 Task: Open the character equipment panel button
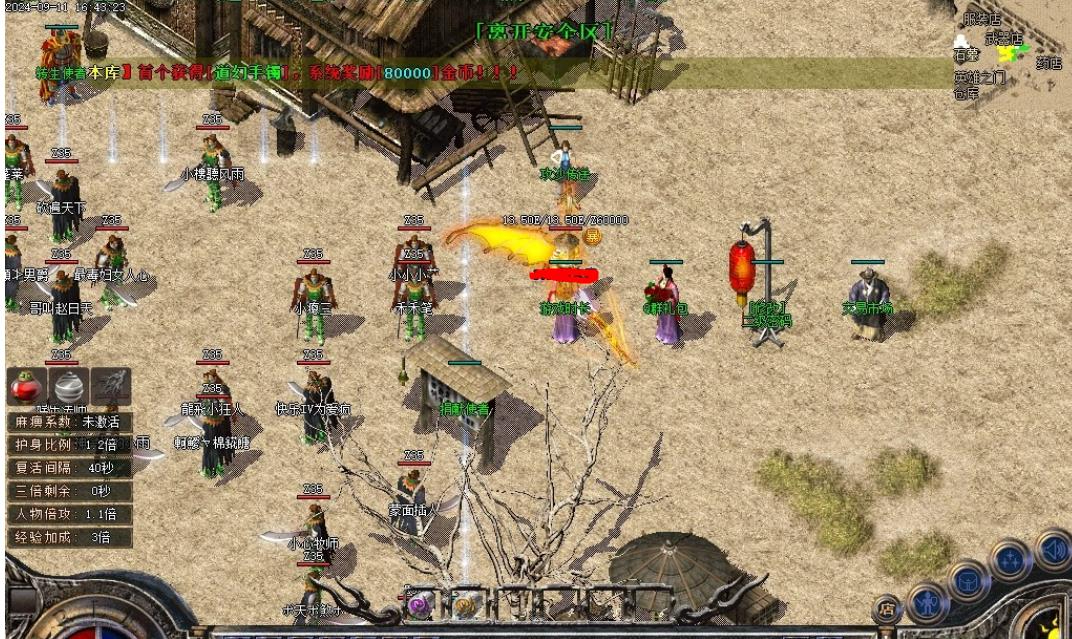coord(929,603)
